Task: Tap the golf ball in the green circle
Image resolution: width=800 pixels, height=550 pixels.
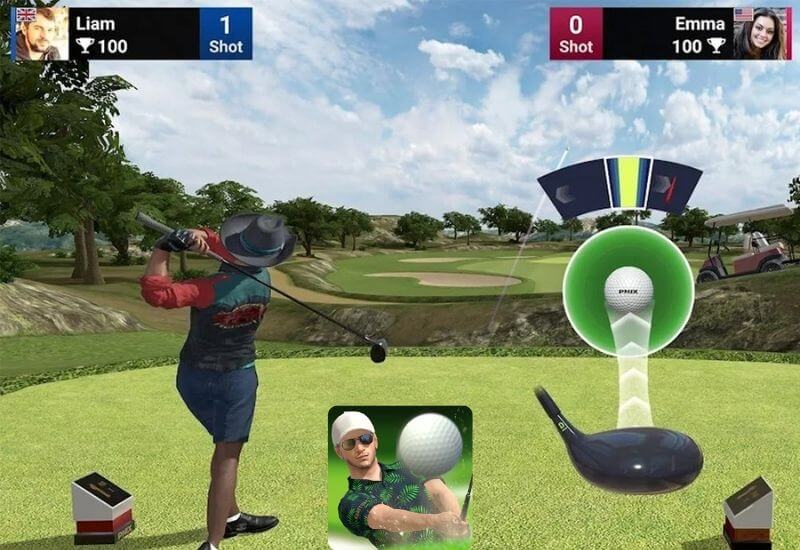Action: pyautogui.click(x=629, y=289)
